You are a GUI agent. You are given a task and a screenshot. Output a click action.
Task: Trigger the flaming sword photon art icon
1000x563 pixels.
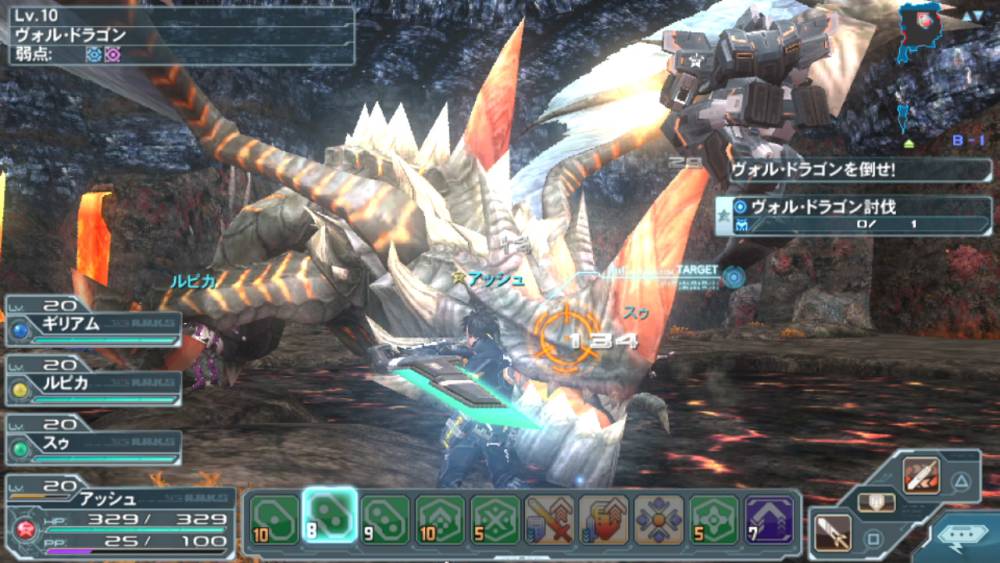[x=921, y=474]
